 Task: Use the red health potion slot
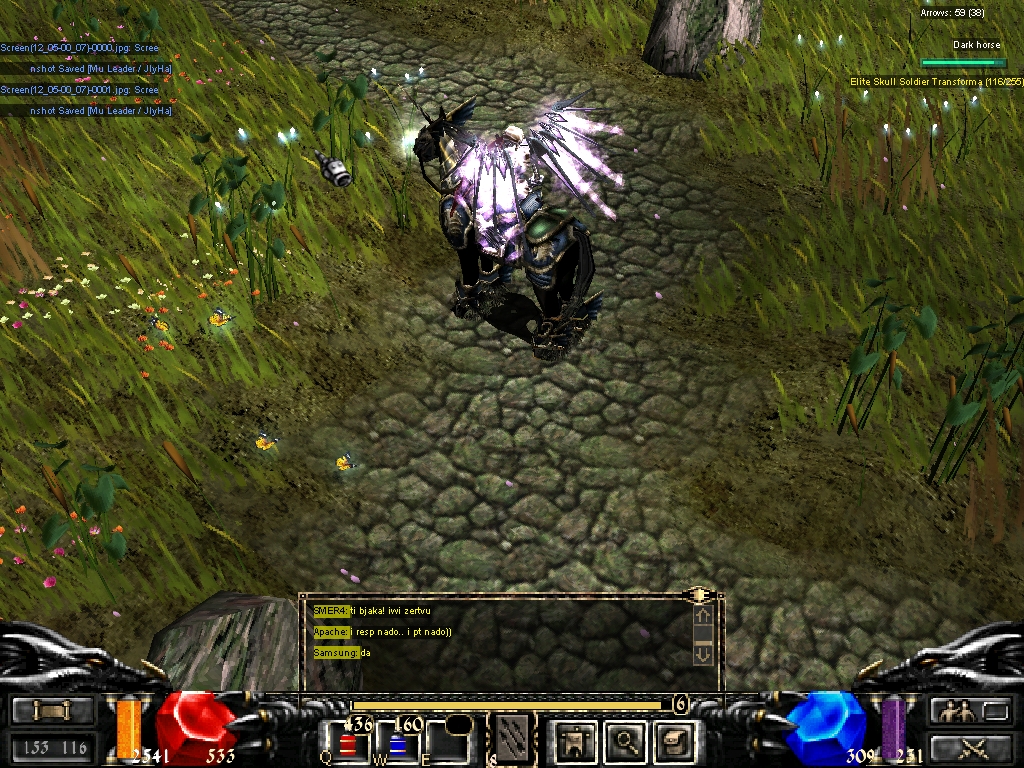(347, 744)
